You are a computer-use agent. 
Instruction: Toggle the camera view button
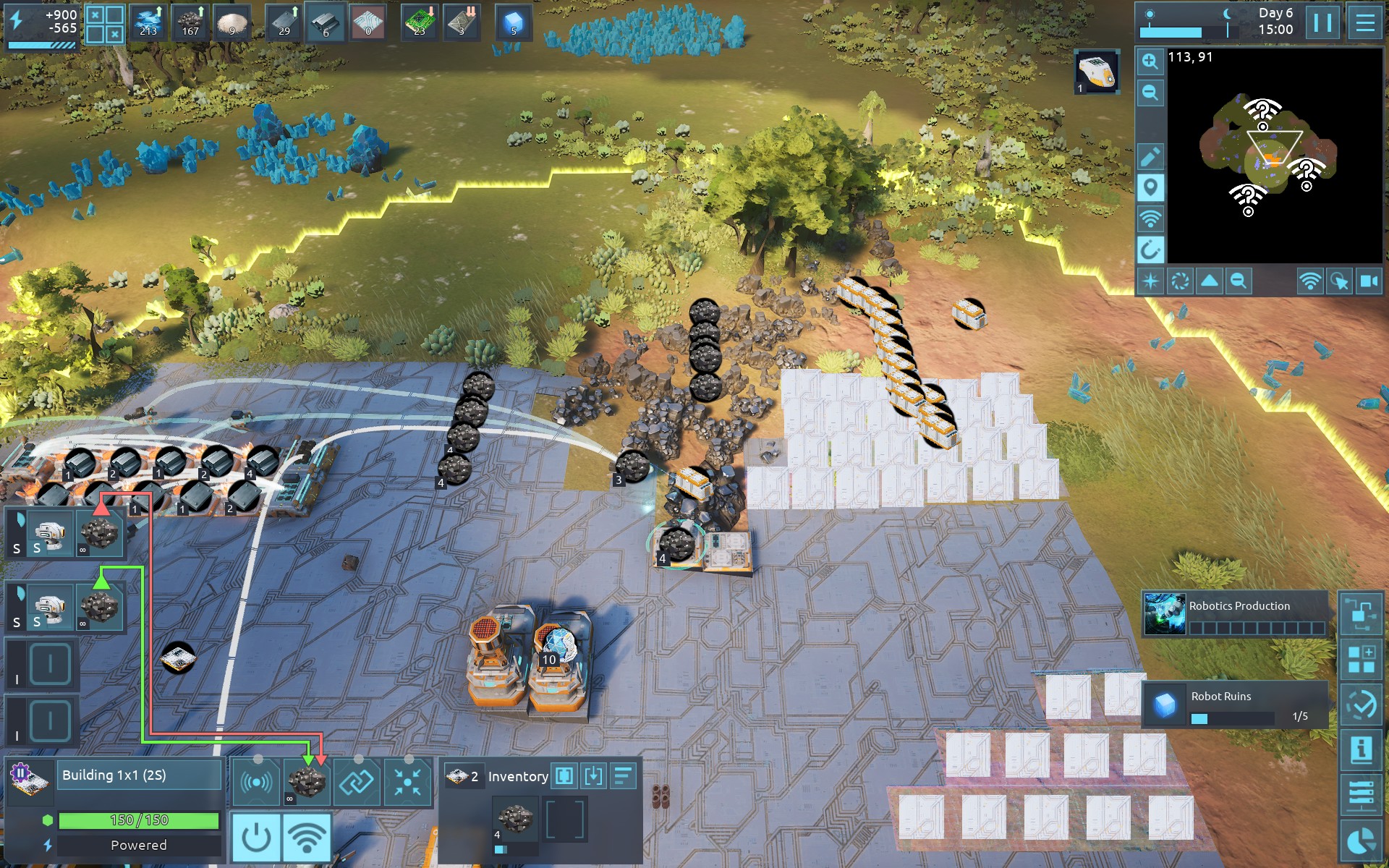[1369, 281]
